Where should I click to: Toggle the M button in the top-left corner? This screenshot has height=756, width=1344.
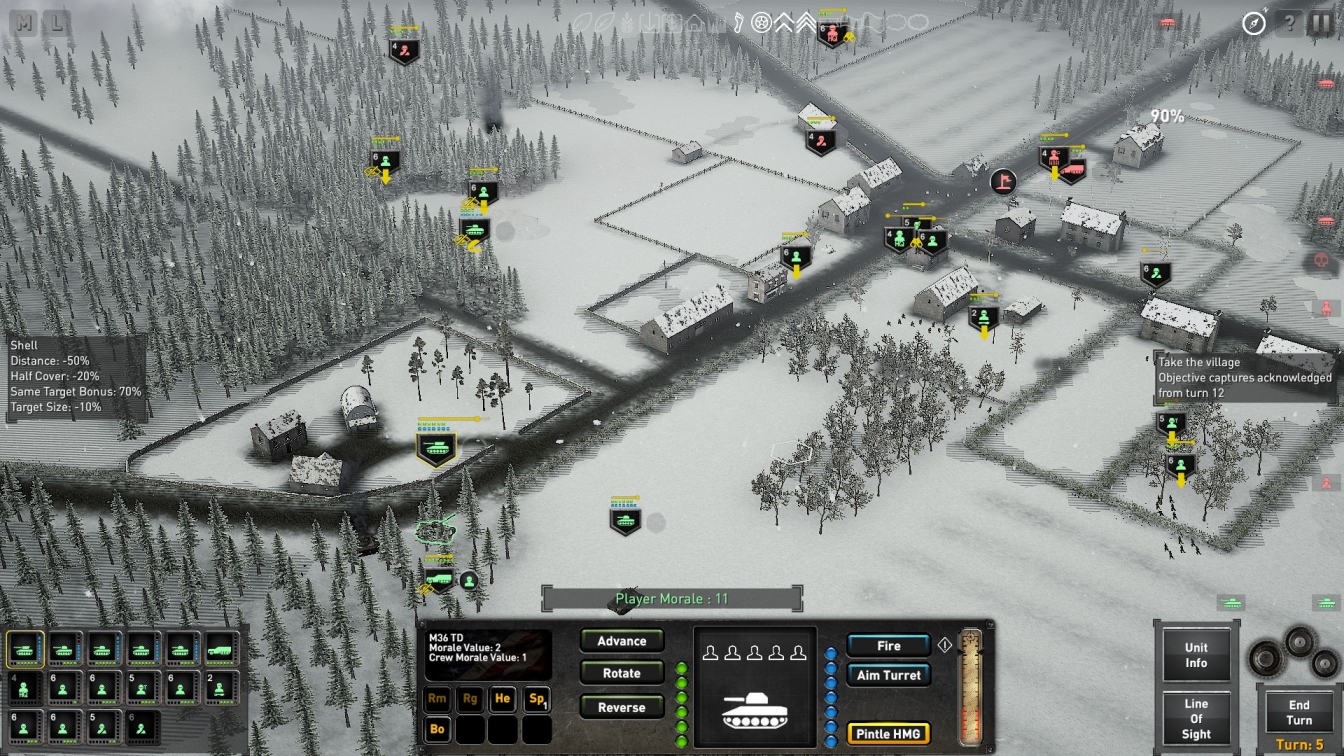pos(25,22)
